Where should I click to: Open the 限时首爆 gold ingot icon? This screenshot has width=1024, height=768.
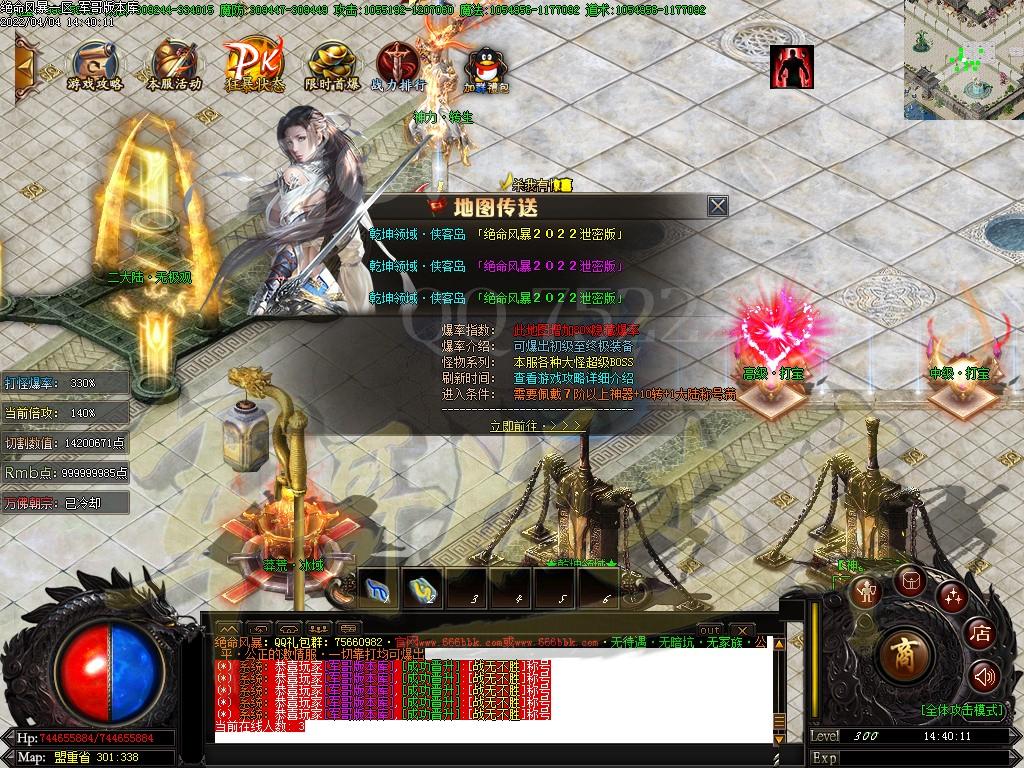[x=332, y=66]
